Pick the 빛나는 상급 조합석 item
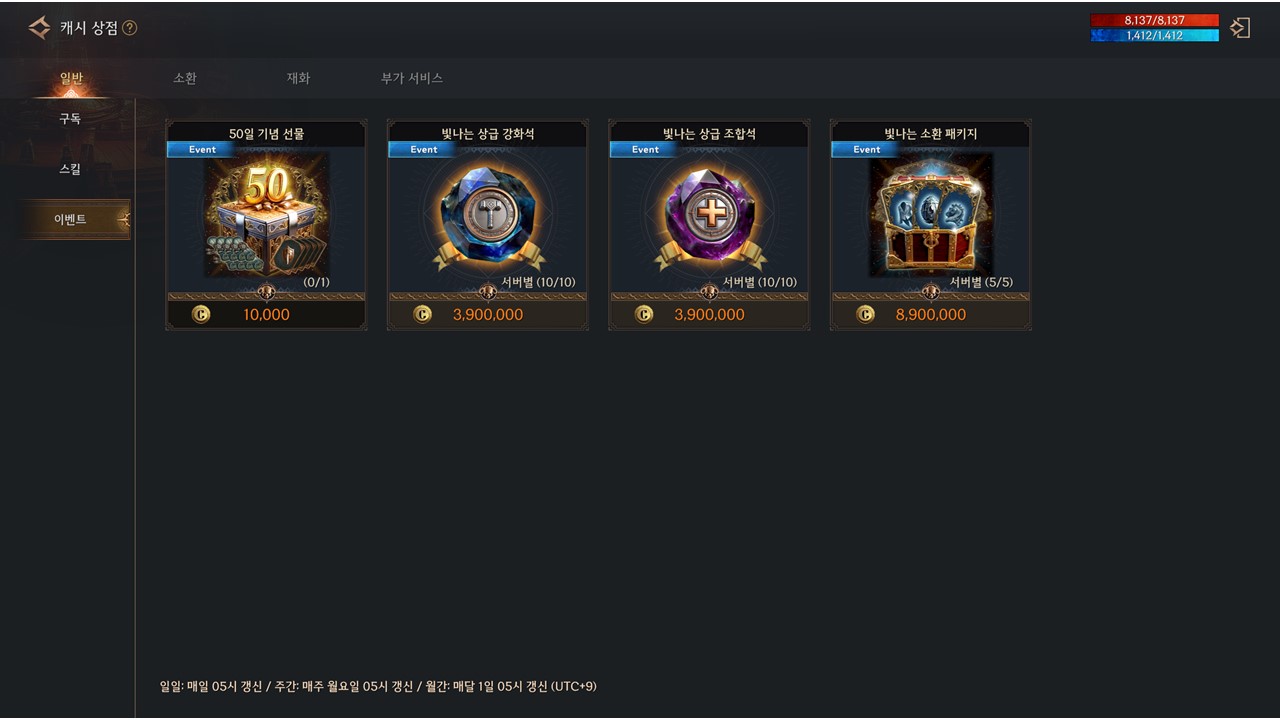The height and width of the screenshot is (720, 1280). click(709, 214)
